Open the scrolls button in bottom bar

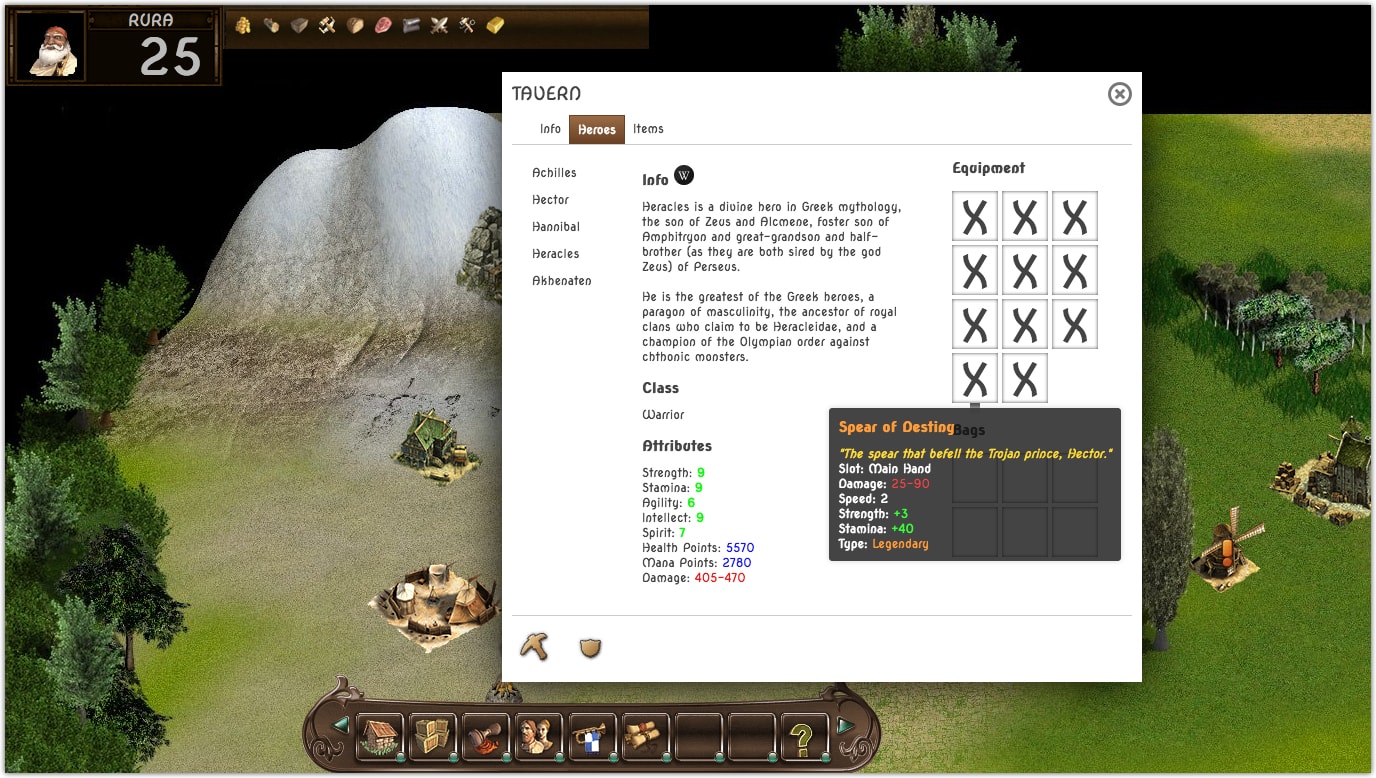pos(645,737)
